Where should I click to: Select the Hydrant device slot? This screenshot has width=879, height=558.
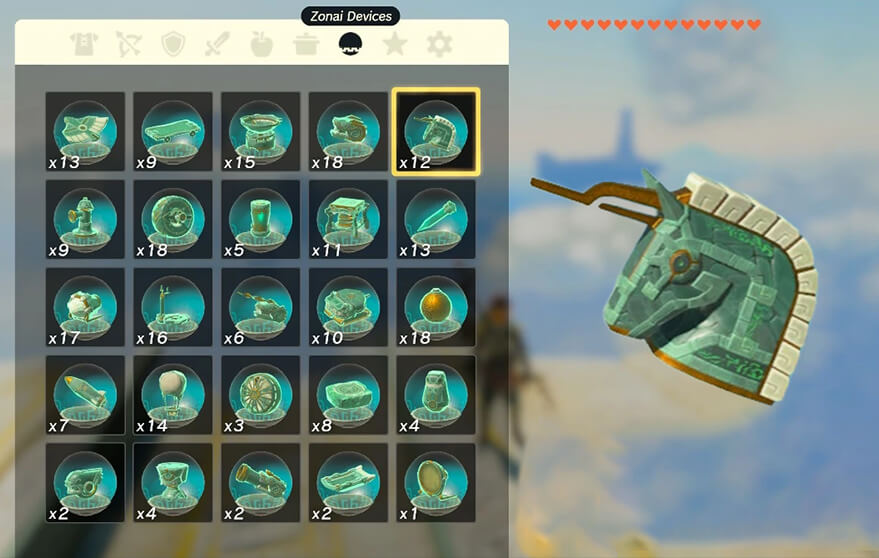(85, 219)
